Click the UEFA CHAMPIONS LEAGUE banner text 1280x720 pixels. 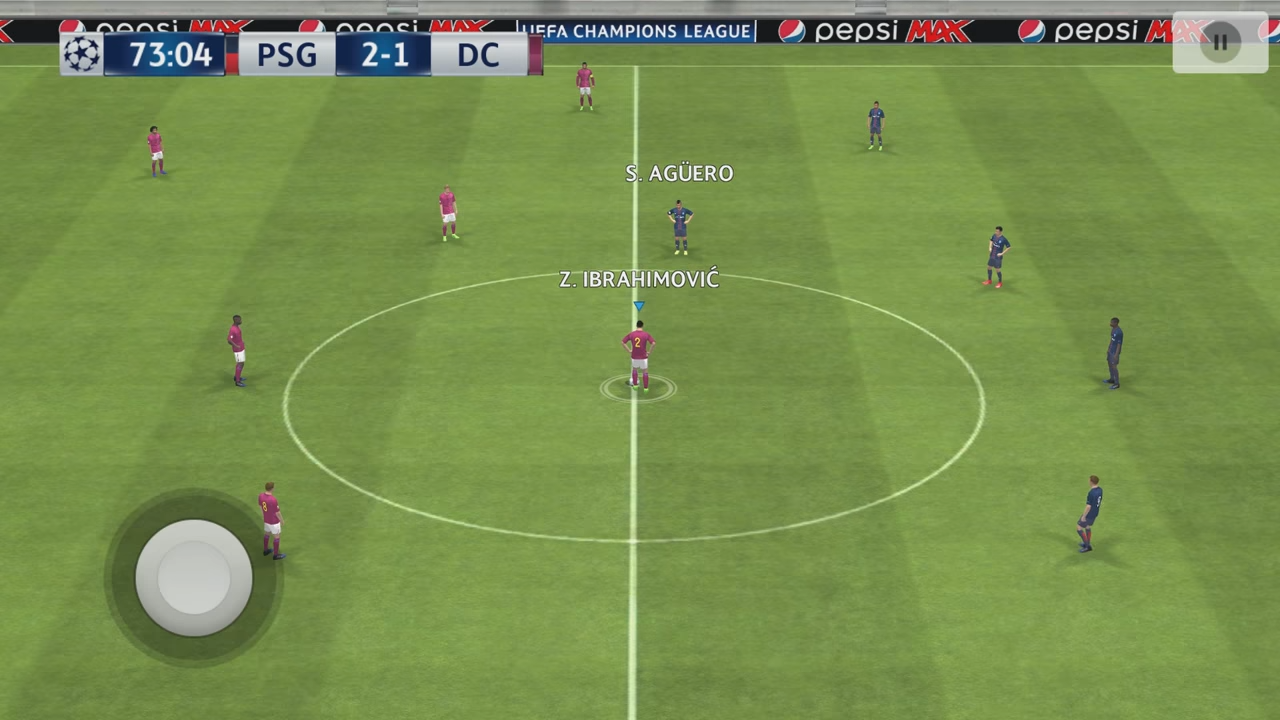pyautogui.click(x=636, y=31)
